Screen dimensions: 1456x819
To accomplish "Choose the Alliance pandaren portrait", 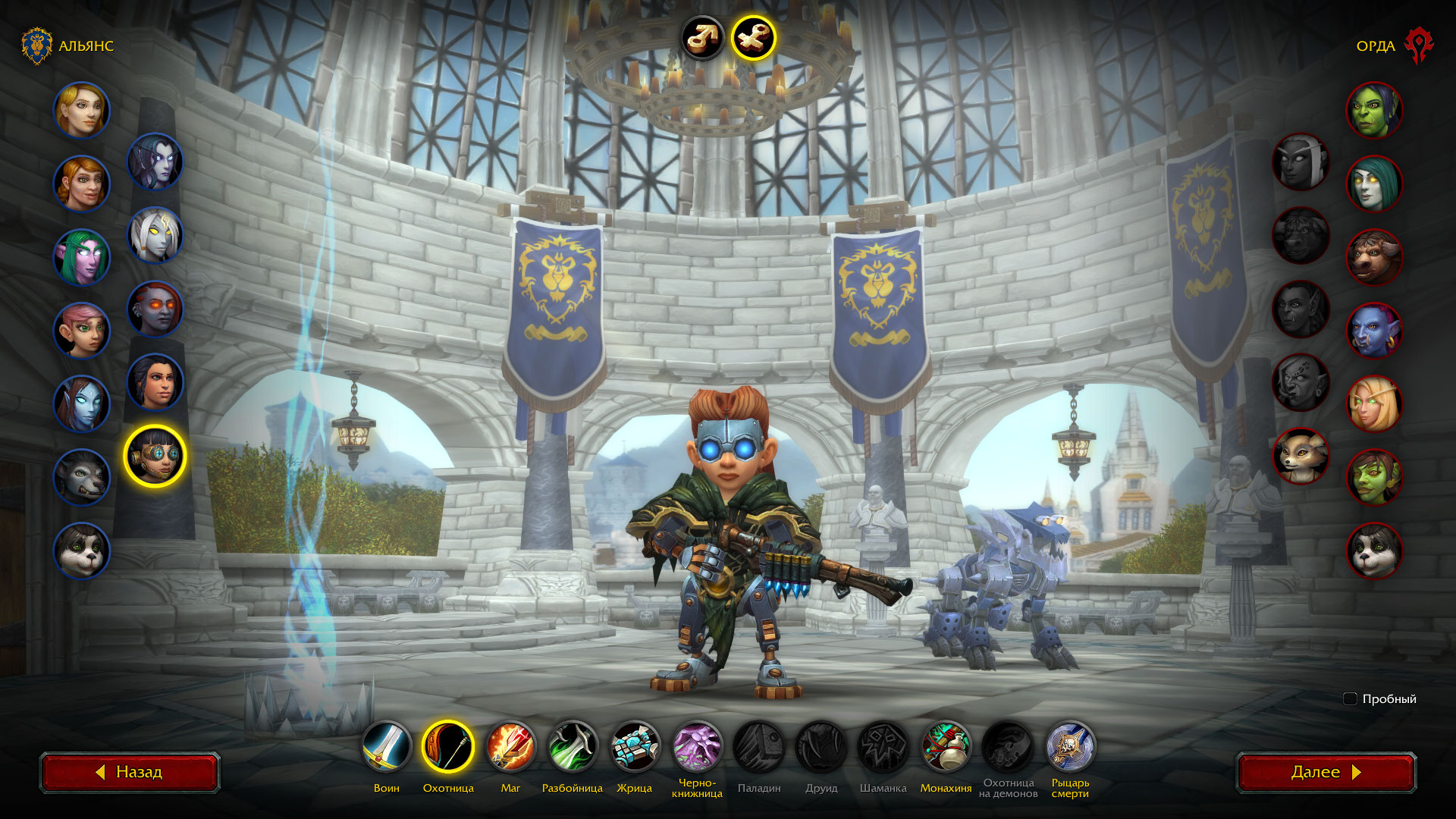I will (x=81, y=551).
